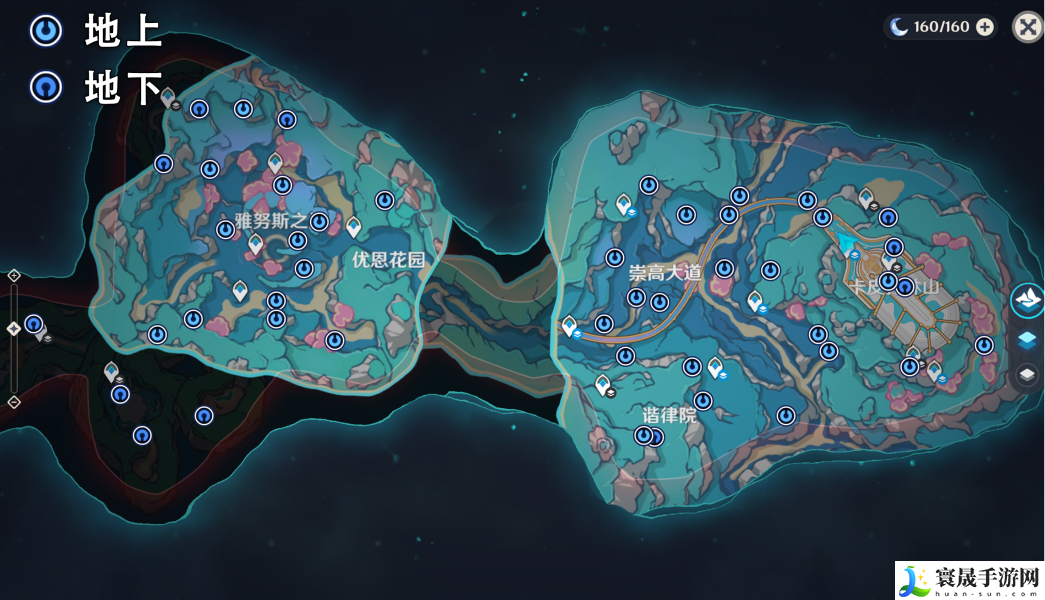This screenshot has width=1045, height=600.
Task: Choose the grey stacked-layers map button
Action: 1027,375
